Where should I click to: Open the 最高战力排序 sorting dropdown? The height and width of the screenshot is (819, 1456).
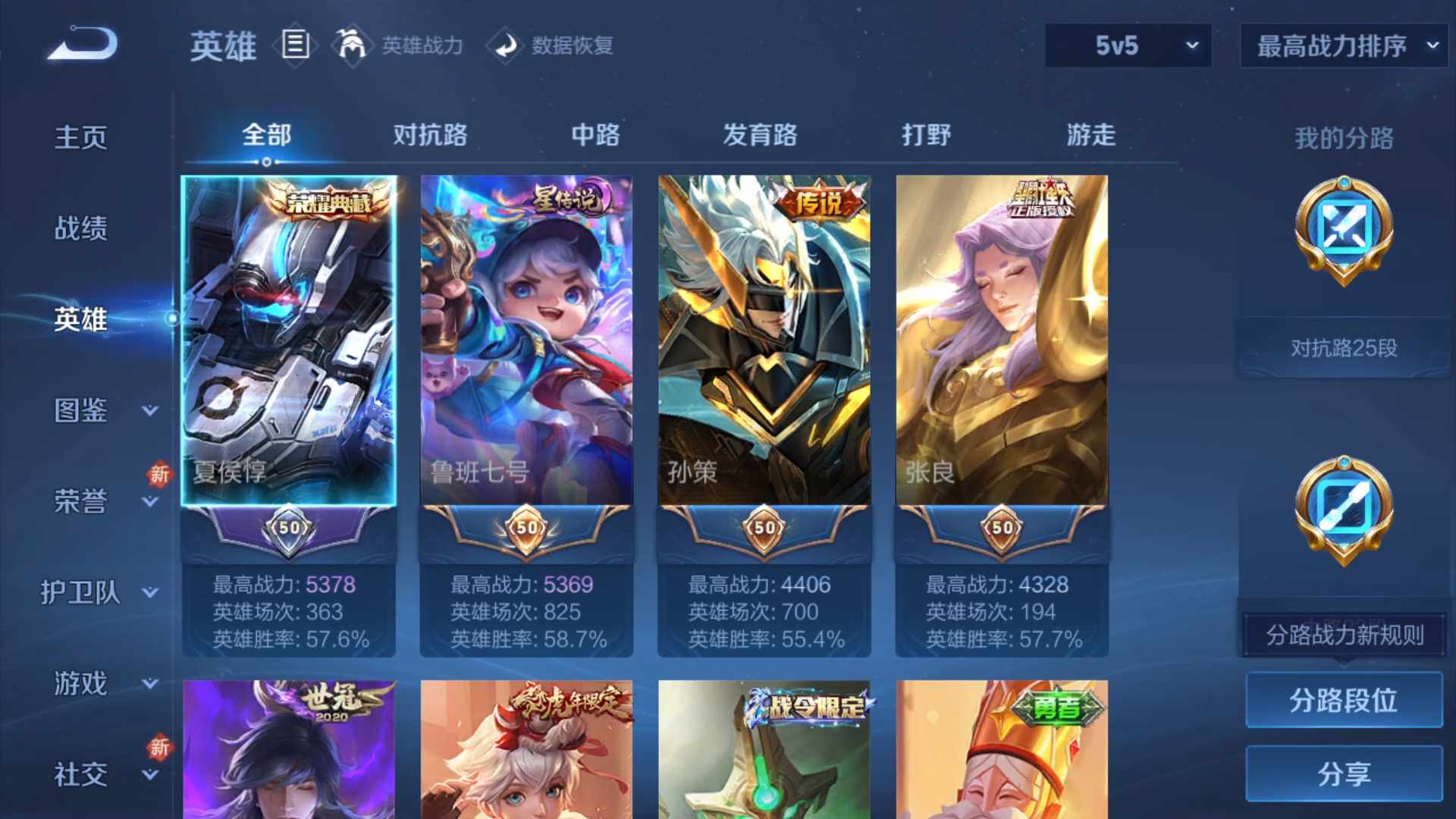click(x=1342, y=45)
